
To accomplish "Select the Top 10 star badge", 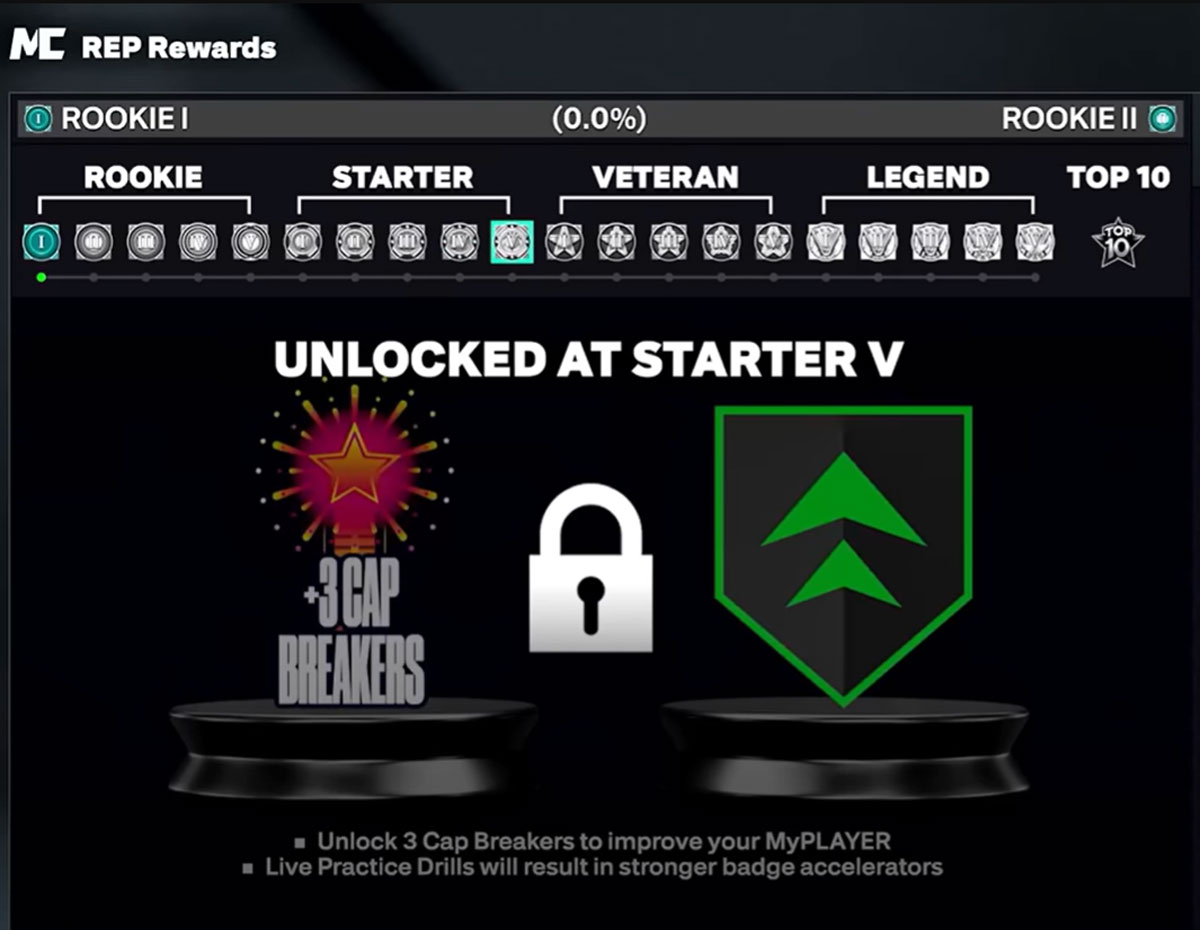I will (1118, 242).
